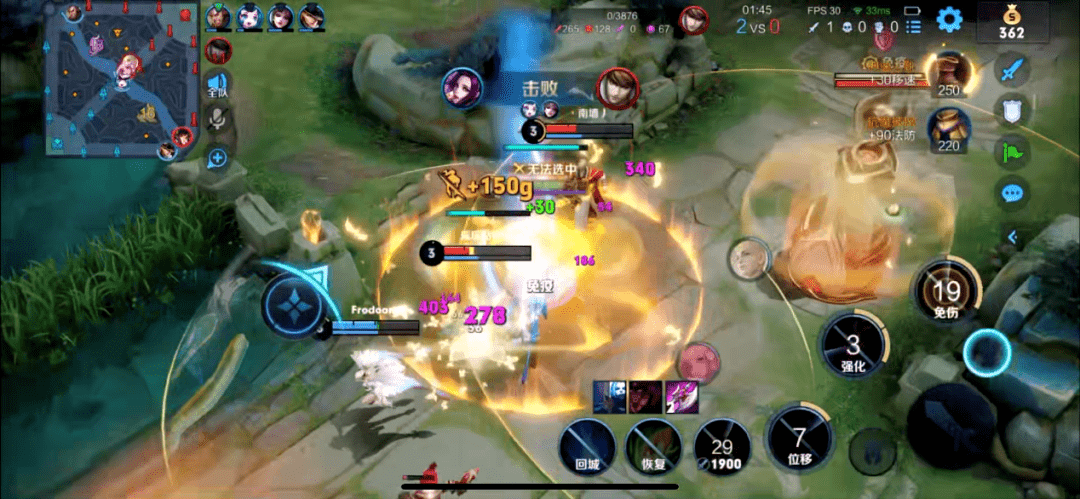Open the quick chat bubble
The height and width of the screenshot is (499, 1080).
(x=1012, y=193)
